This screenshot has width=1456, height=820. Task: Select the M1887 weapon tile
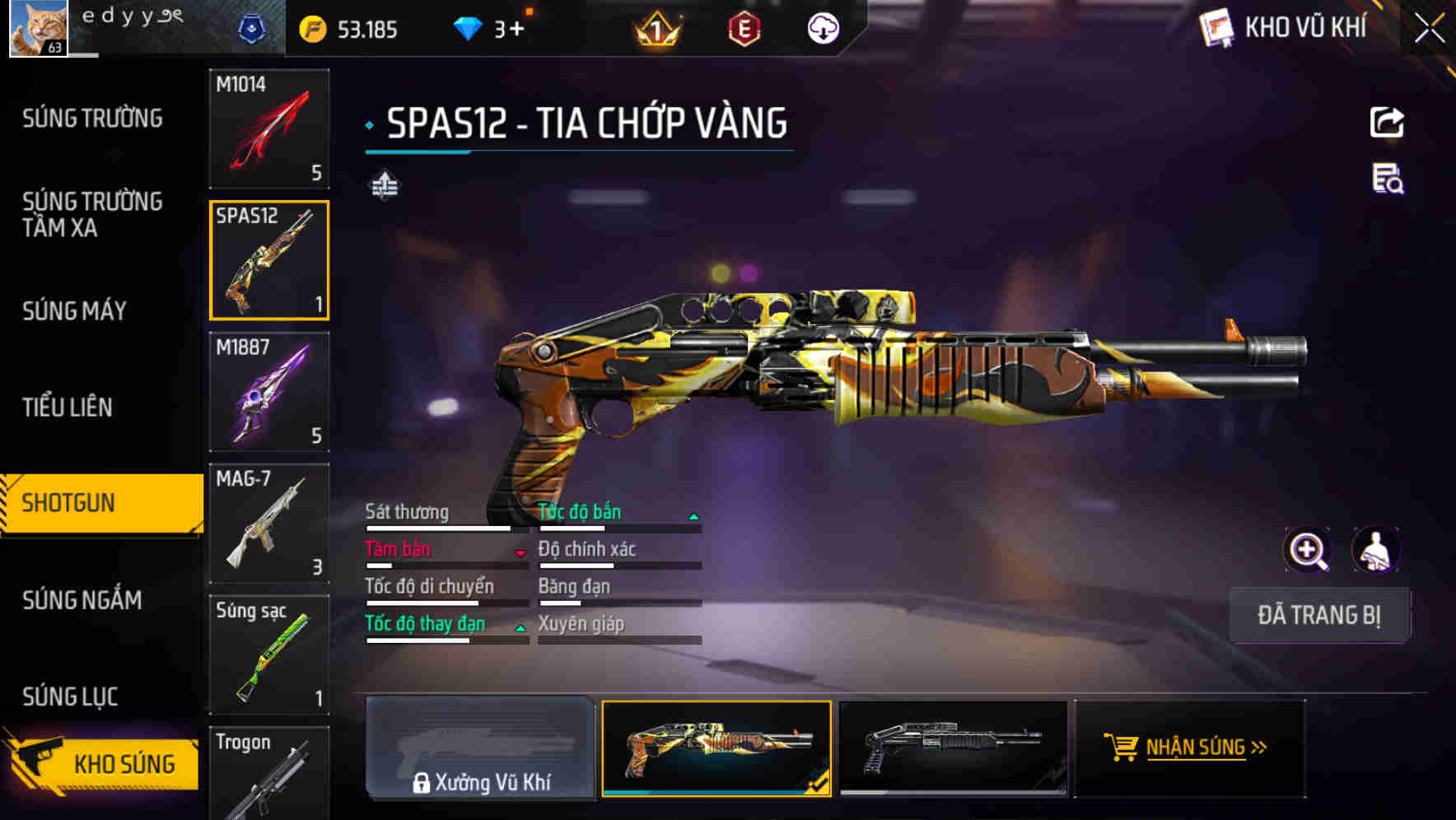click(x=269, y=392)
